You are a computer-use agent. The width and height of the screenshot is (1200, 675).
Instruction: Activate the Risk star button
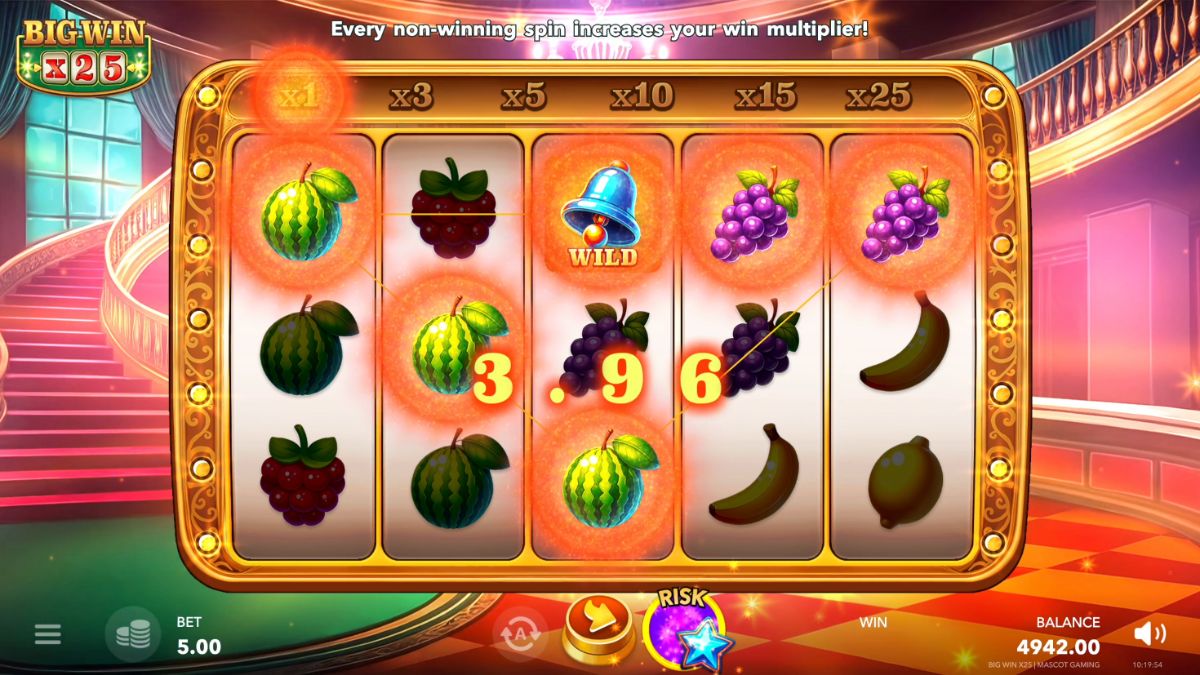click(x=686, y=632)
